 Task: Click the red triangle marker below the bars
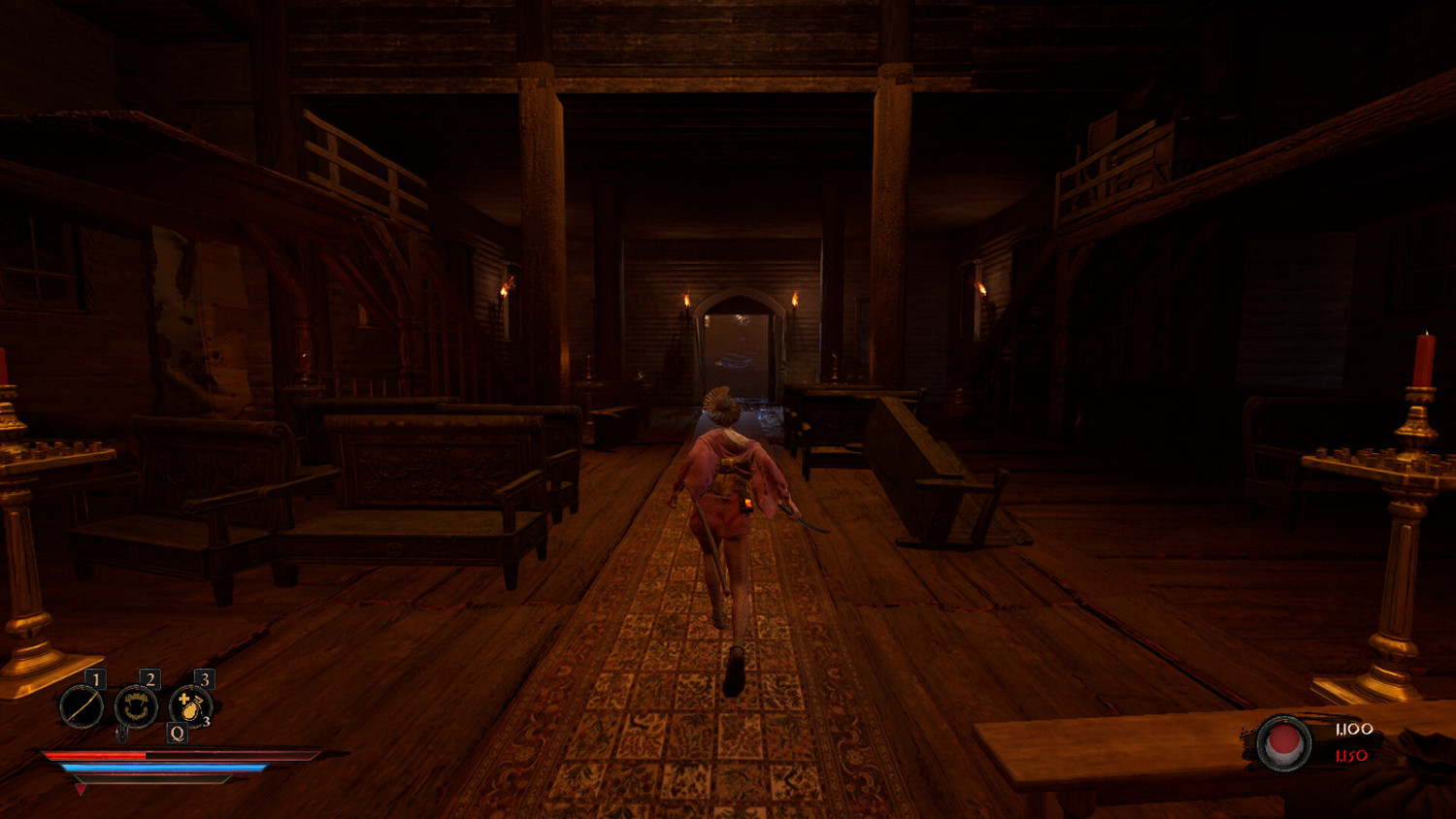(81, 789)
